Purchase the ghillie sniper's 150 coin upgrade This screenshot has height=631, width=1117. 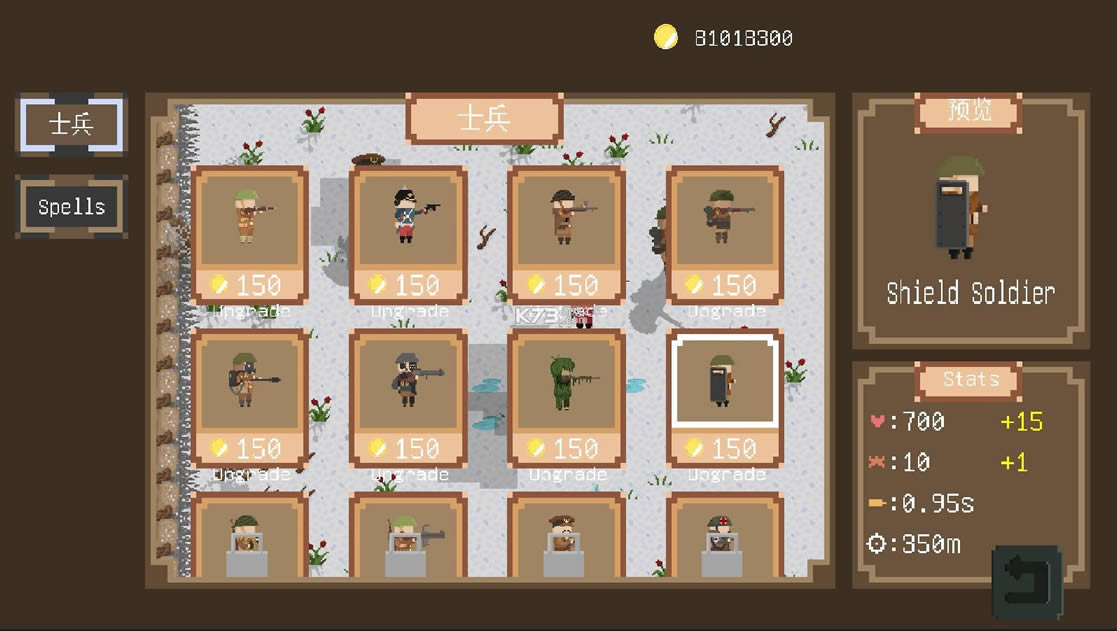[x=566, y=449]
